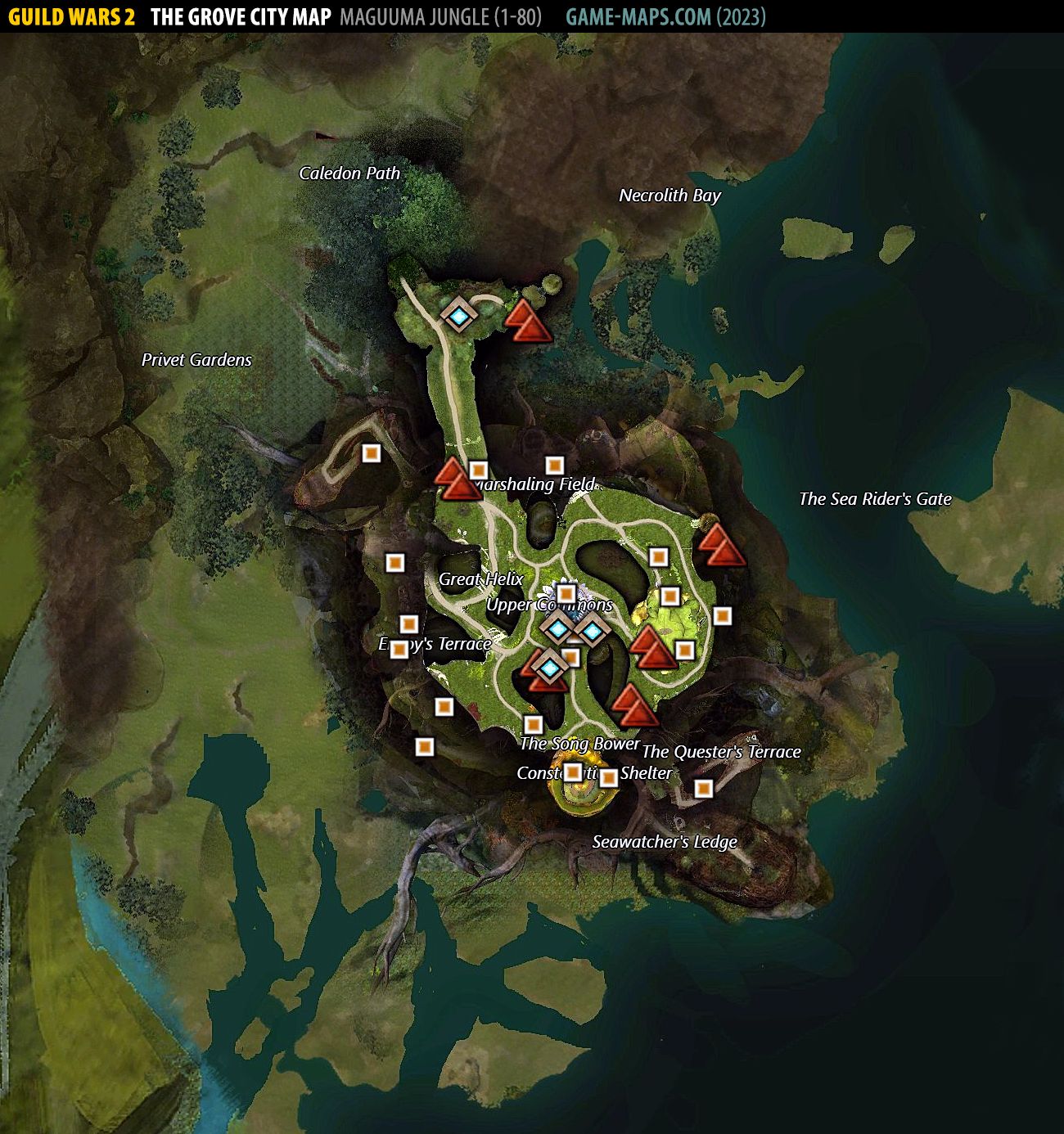This screenshot has height=1134, width=1064.
Task: Click the vista beside the Caledon Path waypoint
Action: coord(527,322)
